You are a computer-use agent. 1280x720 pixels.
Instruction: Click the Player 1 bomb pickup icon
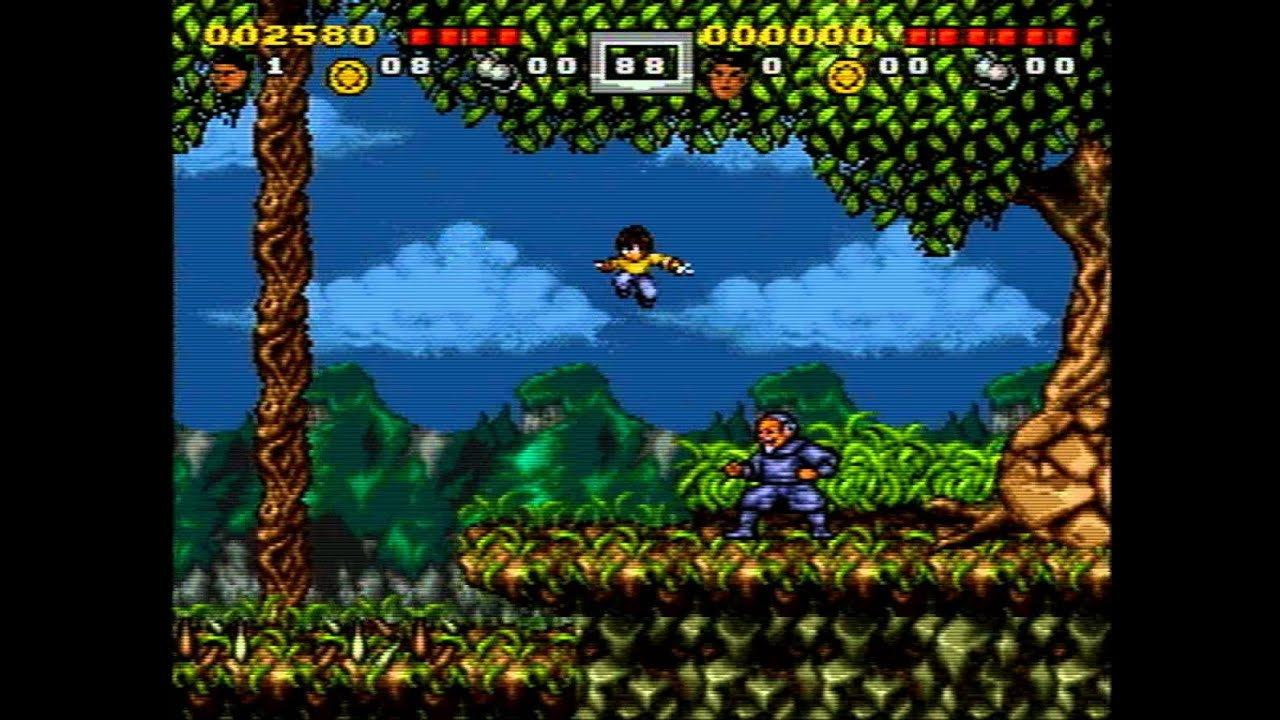488,71
